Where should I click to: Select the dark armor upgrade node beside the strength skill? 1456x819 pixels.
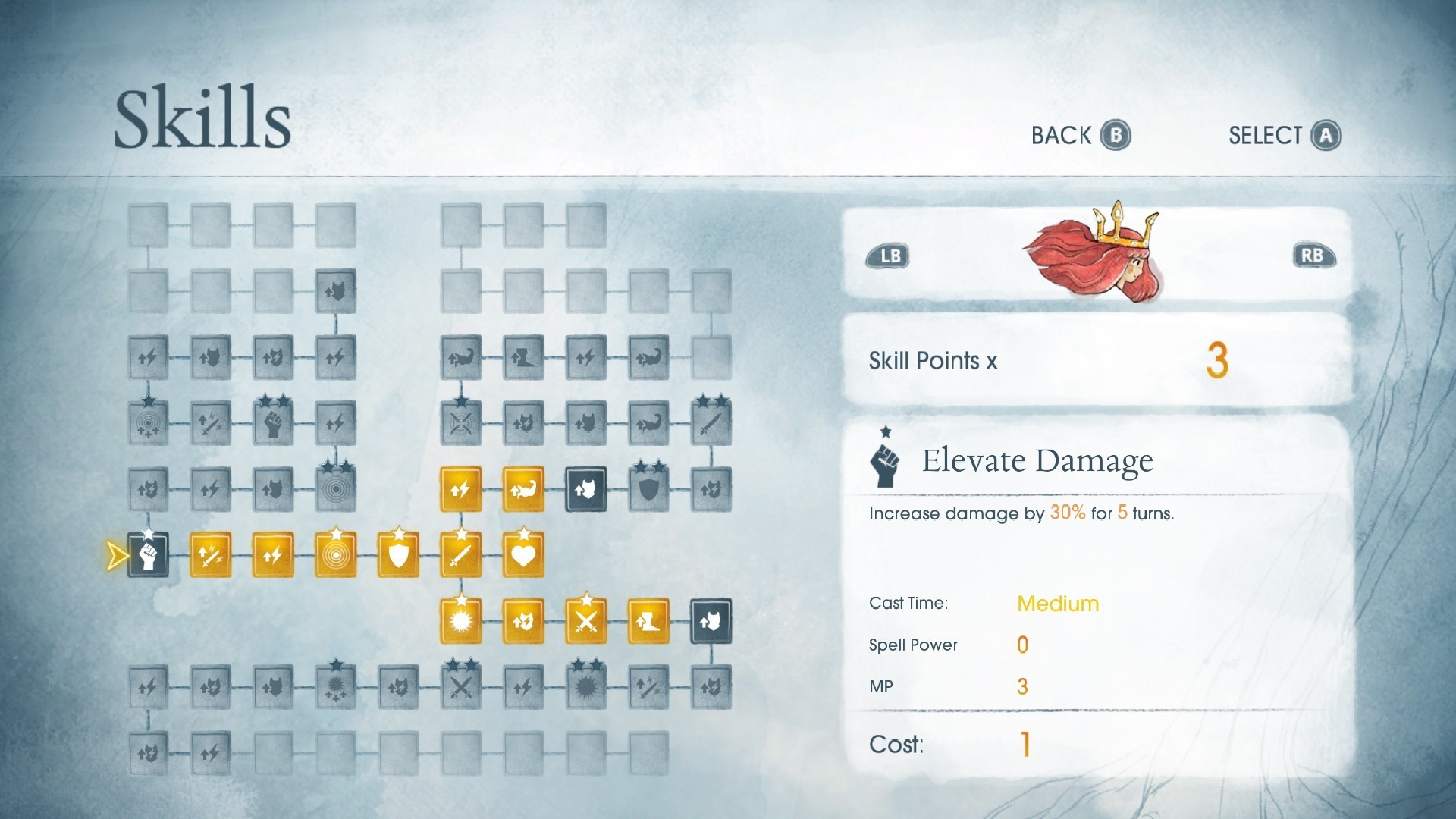tap(585, 489)
